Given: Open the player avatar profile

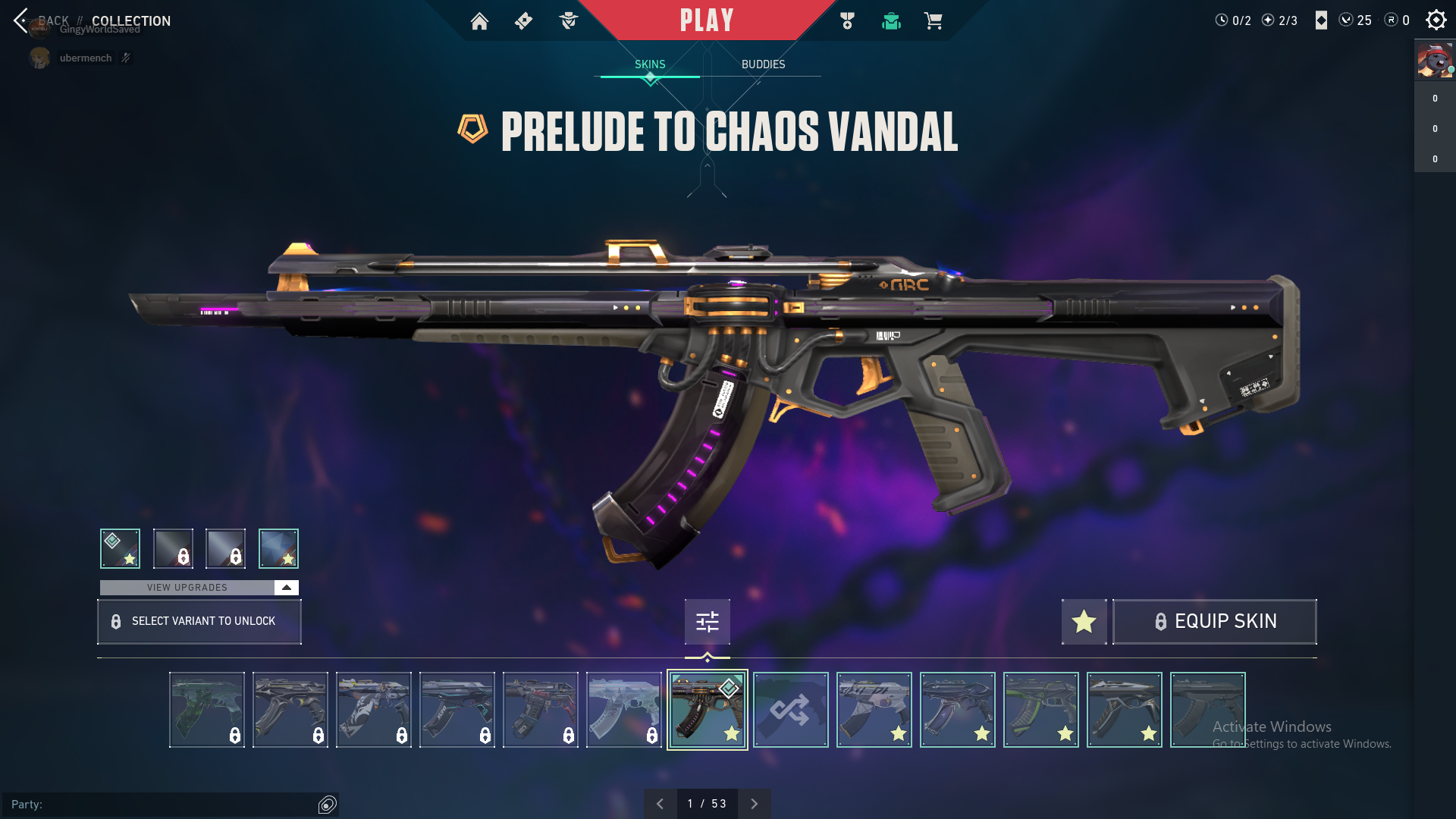Looking at the screenshot, I should coord(1435,61).
